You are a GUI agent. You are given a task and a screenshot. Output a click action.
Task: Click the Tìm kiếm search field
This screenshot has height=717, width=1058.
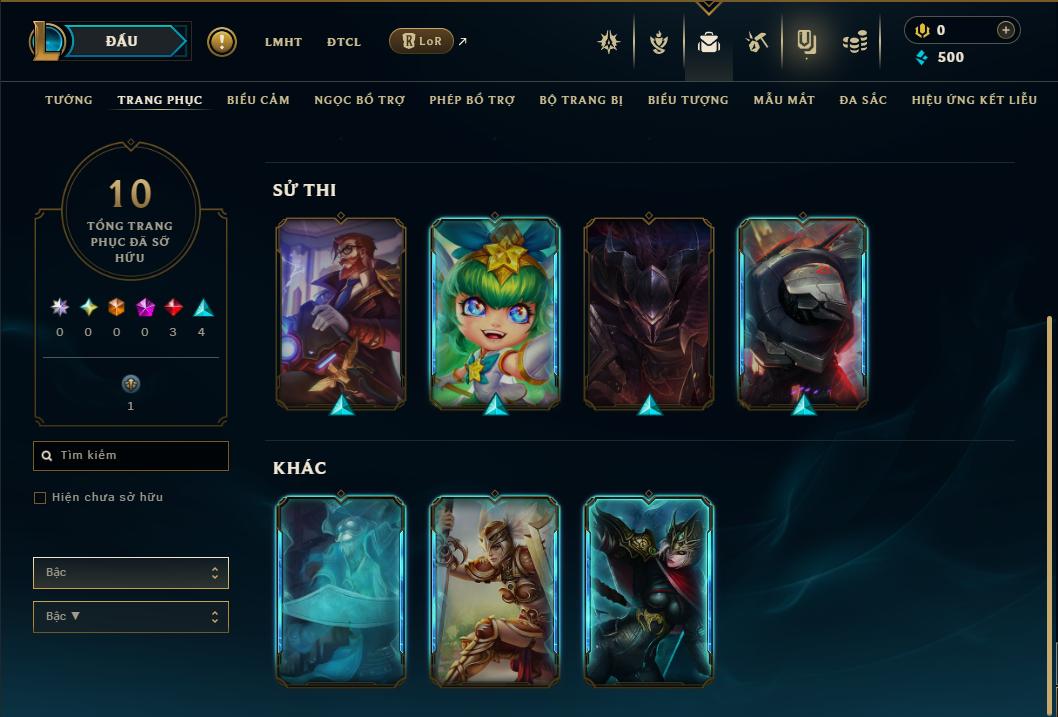coord(131,456)
